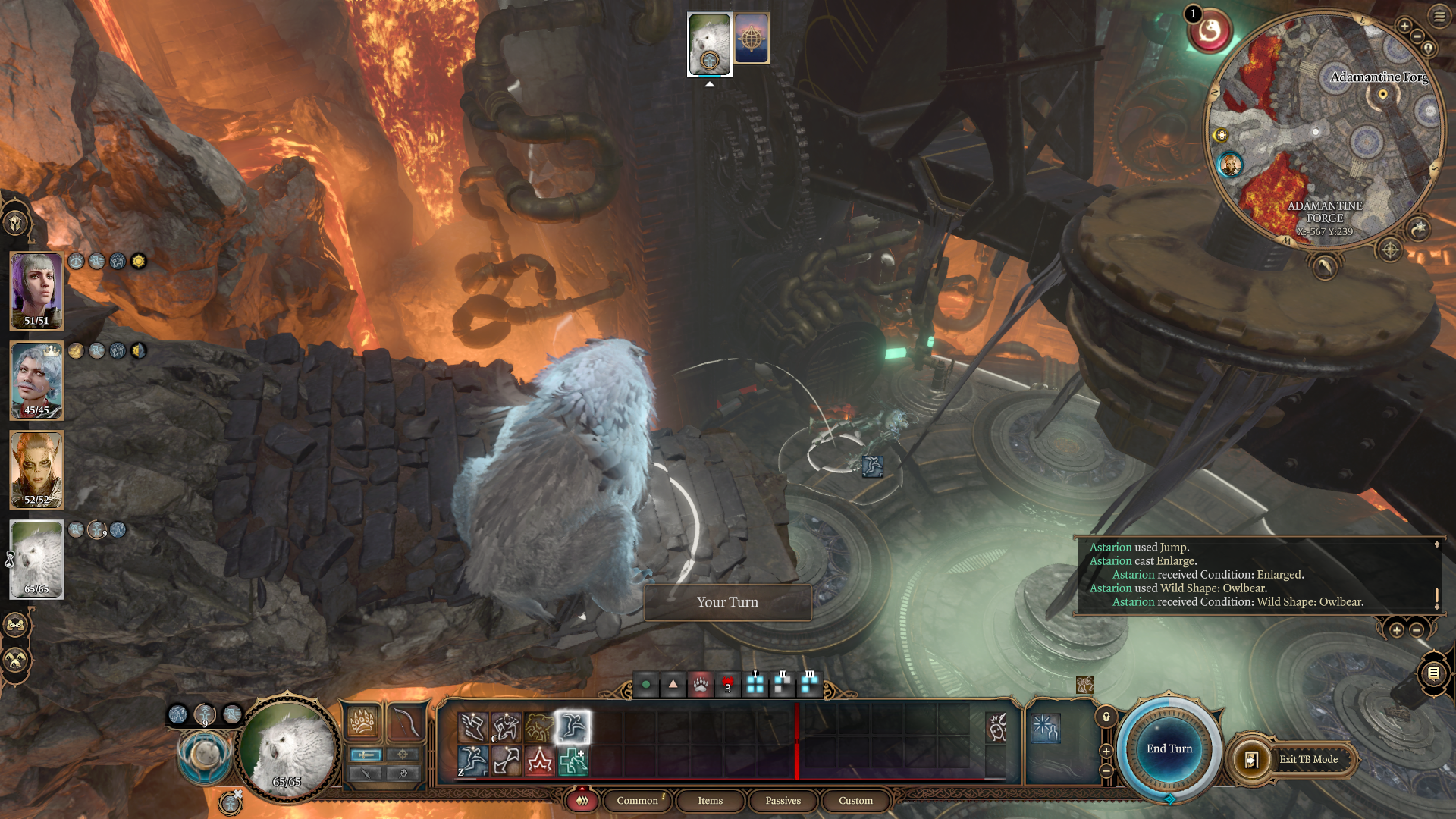Select the golden-skinned companion portrait
The image size is (1456, 819).
(x=36, y=469)
